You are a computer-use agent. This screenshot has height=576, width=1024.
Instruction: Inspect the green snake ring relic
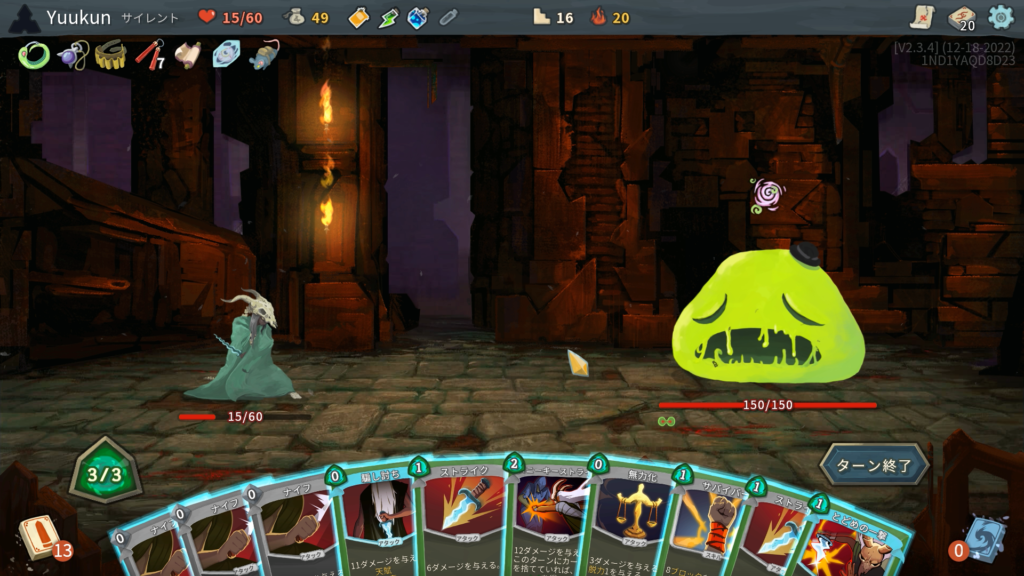33,55
